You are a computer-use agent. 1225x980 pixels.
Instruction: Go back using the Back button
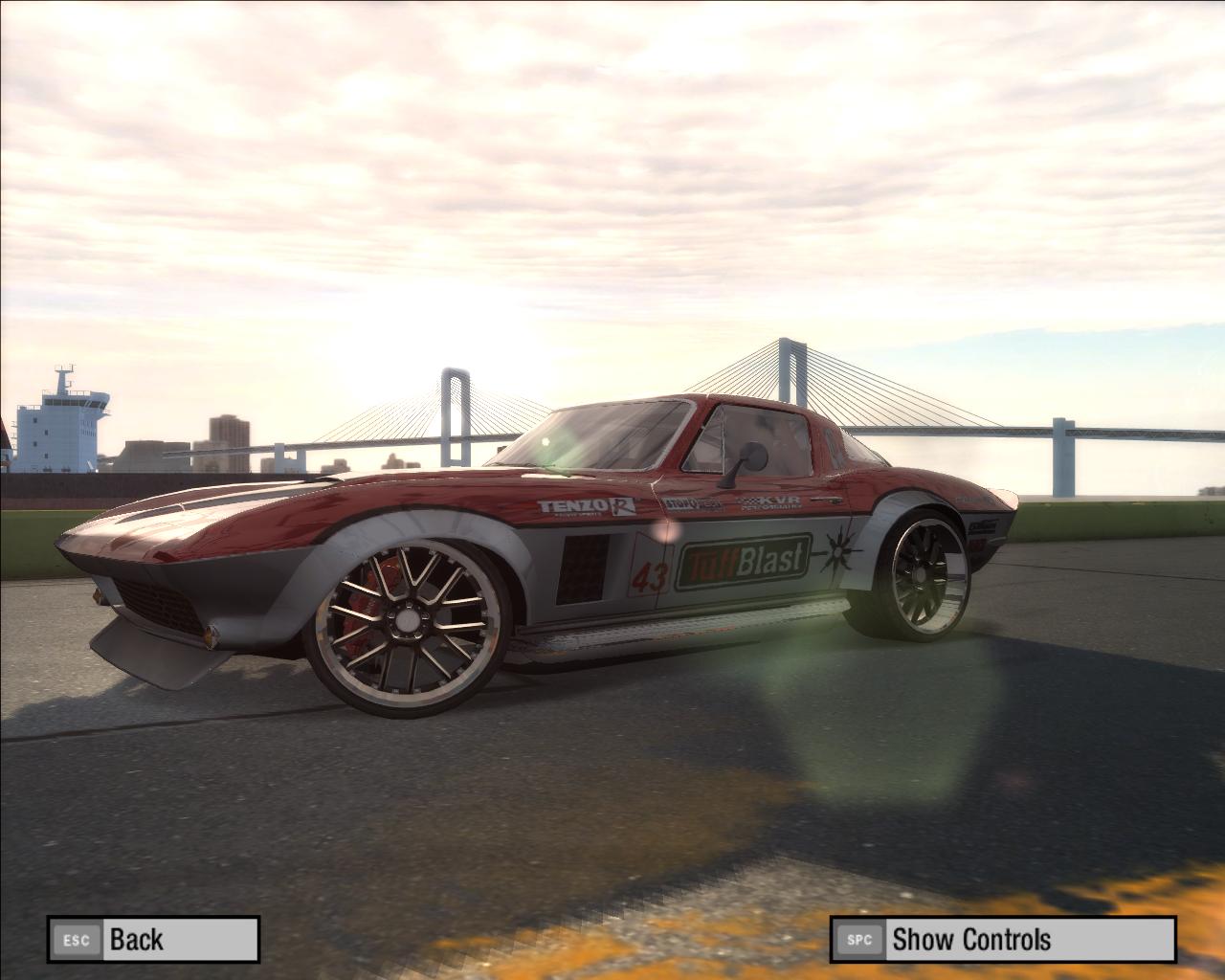153,939
